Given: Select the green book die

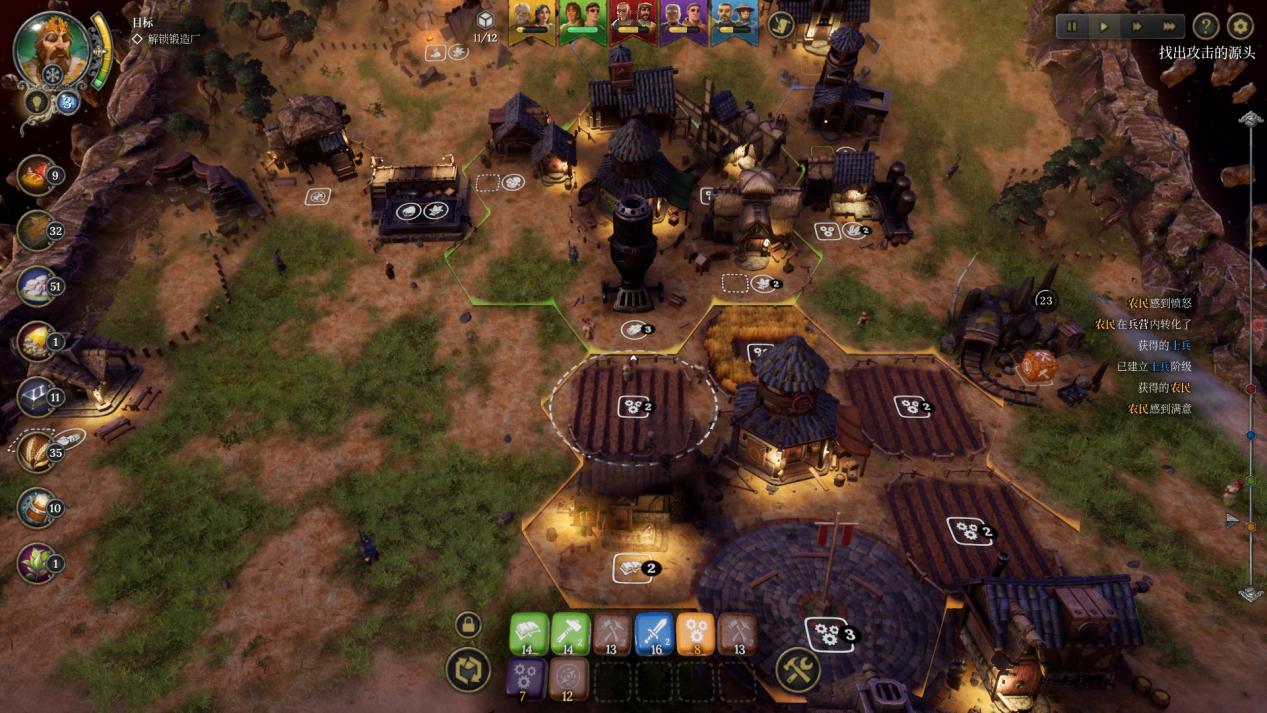Looking at the screenshot, I should point(529,633).
